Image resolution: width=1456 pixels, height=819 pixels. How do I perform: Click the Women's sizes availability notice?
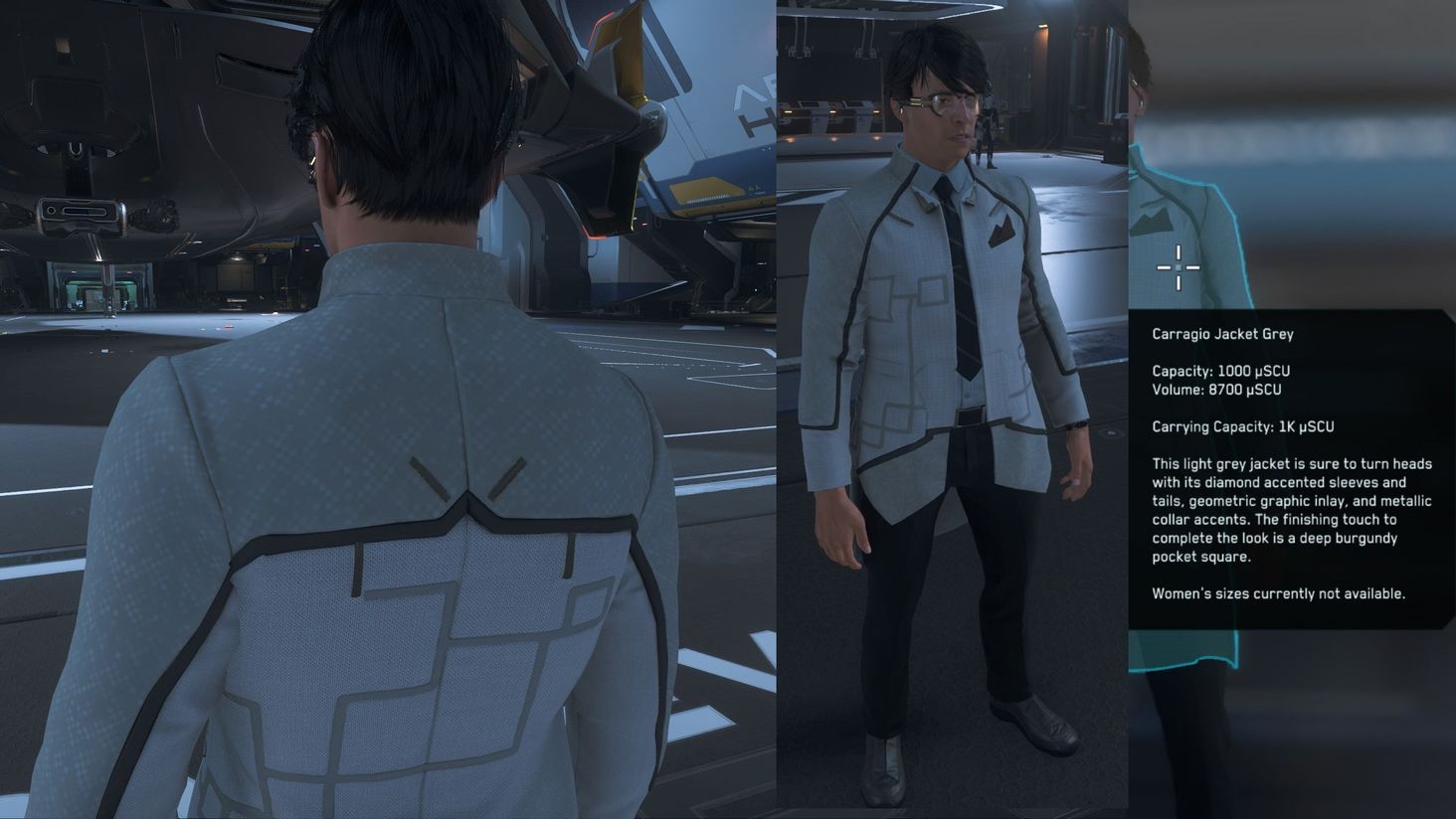point(1277,592)
